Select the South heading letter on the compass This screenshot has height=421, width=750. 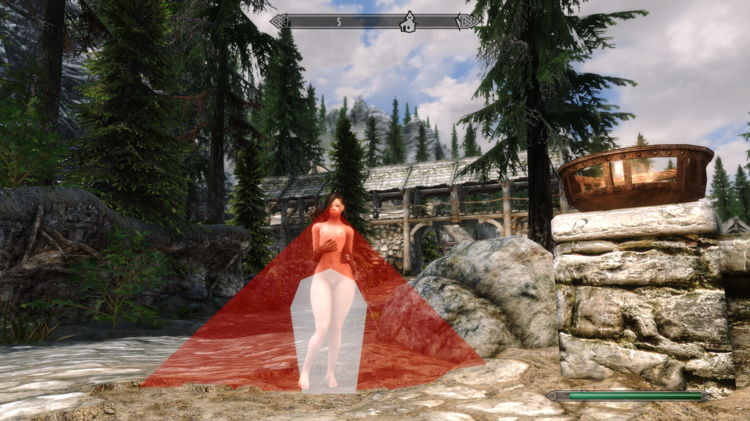point(339,20)
